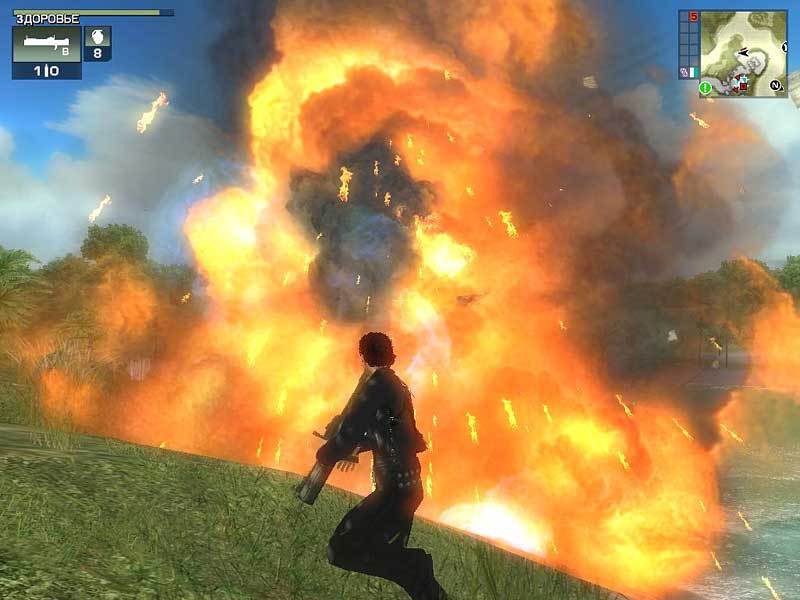
Task: Click the red number 5 heat indicator
Action: click(694, 16)
